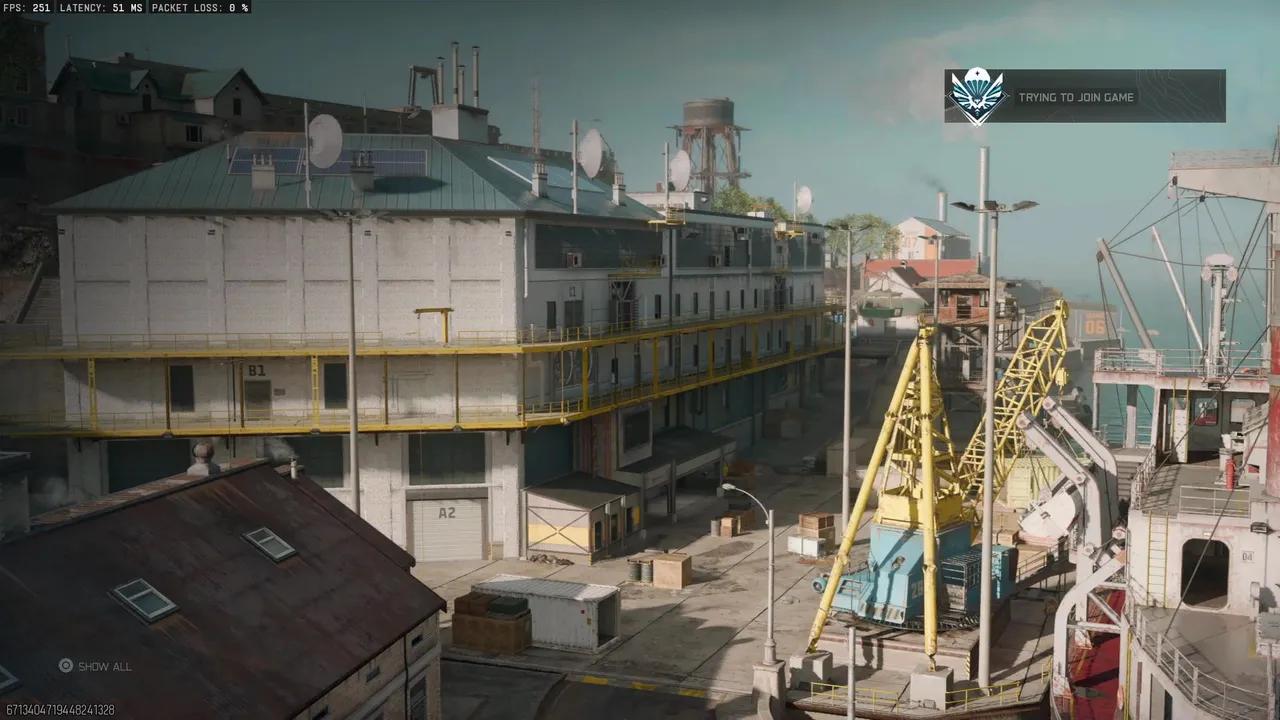Screen dimensions: 1280x720
Task: Click the Trying To Join Game notification
Action: tap(1084, 97)
